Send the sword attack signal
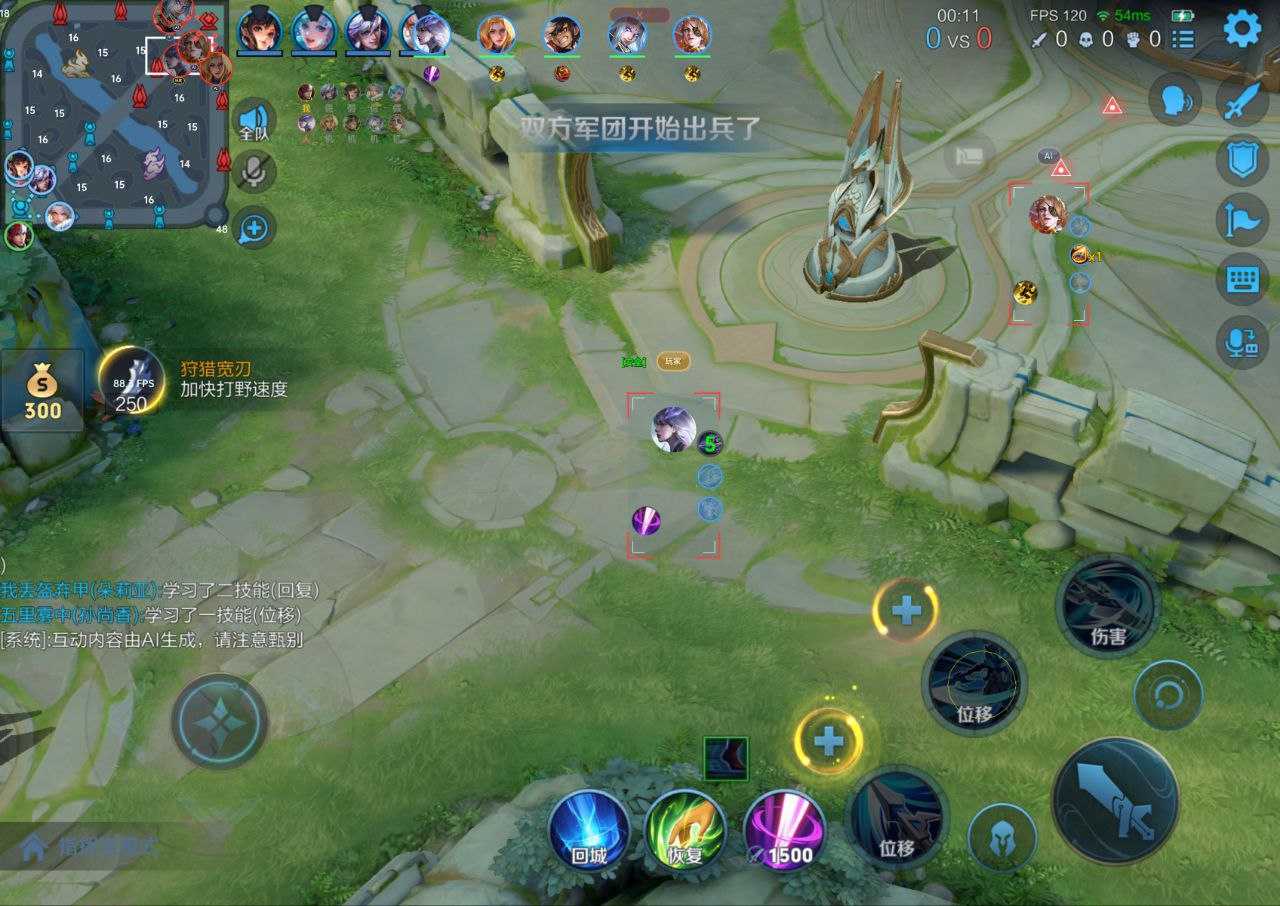 coord(1242,101)
